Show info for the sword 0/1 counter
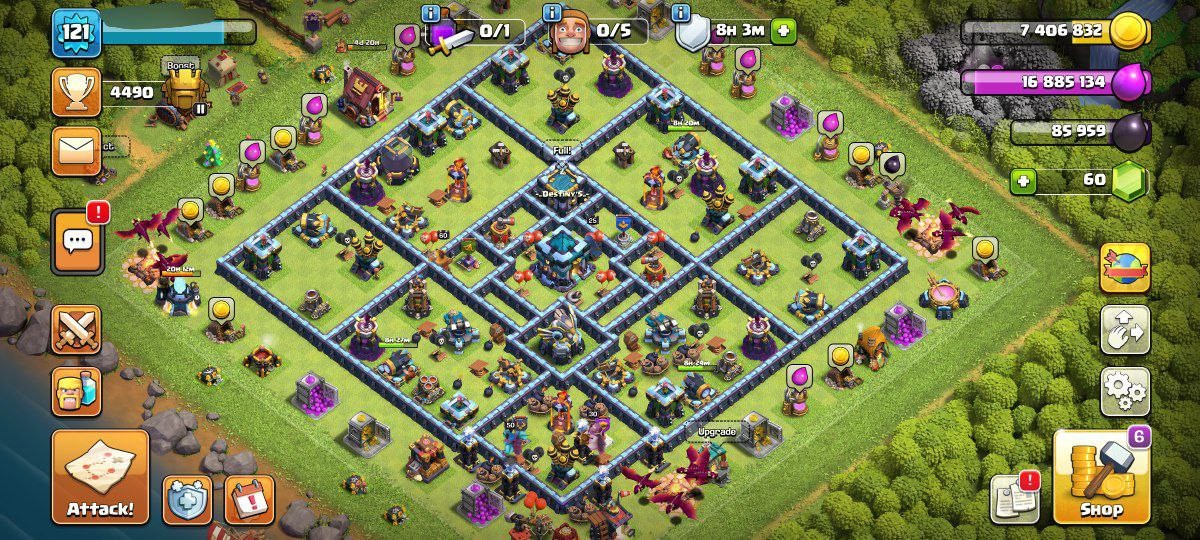The image size is (1200, 540). 431,13
